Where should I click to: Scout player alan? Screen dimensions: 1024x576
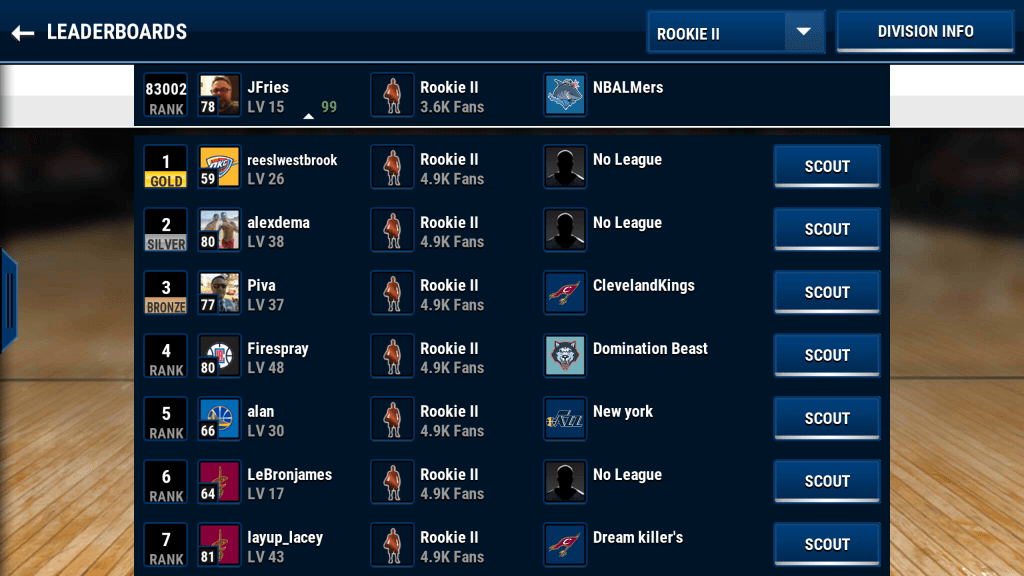point(827,419)
